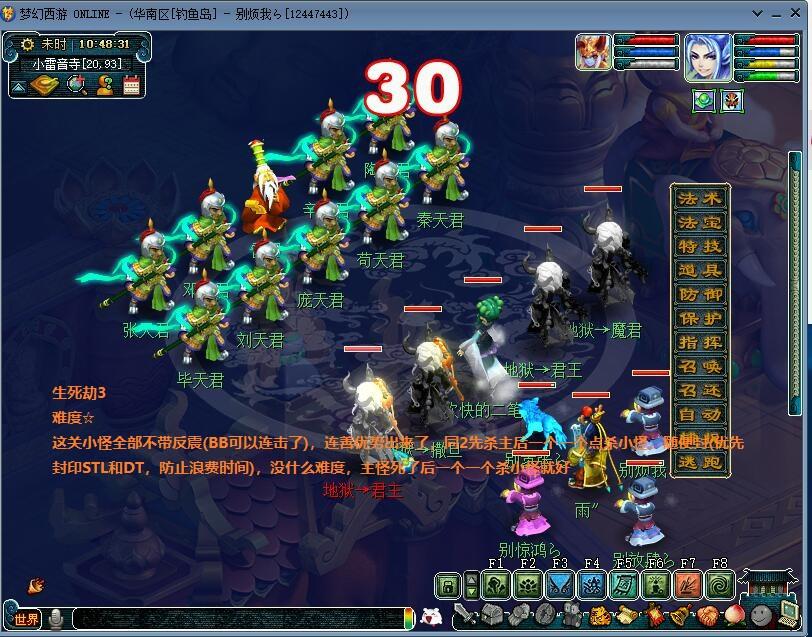The height and width of the screenshot is (637, 812).
Task: Activate the F8 green swirl skill
Action: tap(719, 585)
